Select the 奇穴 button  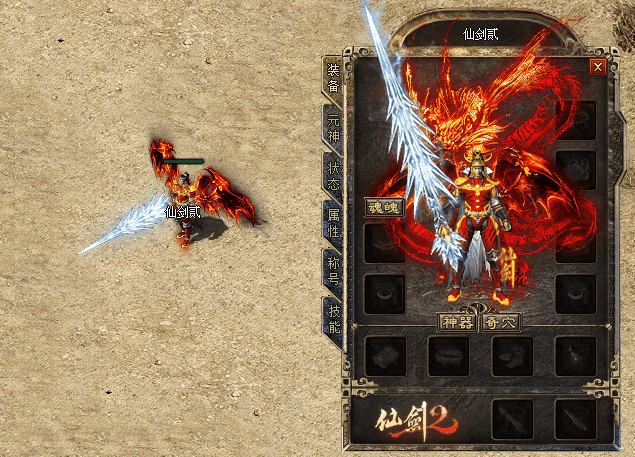point(501,322)
